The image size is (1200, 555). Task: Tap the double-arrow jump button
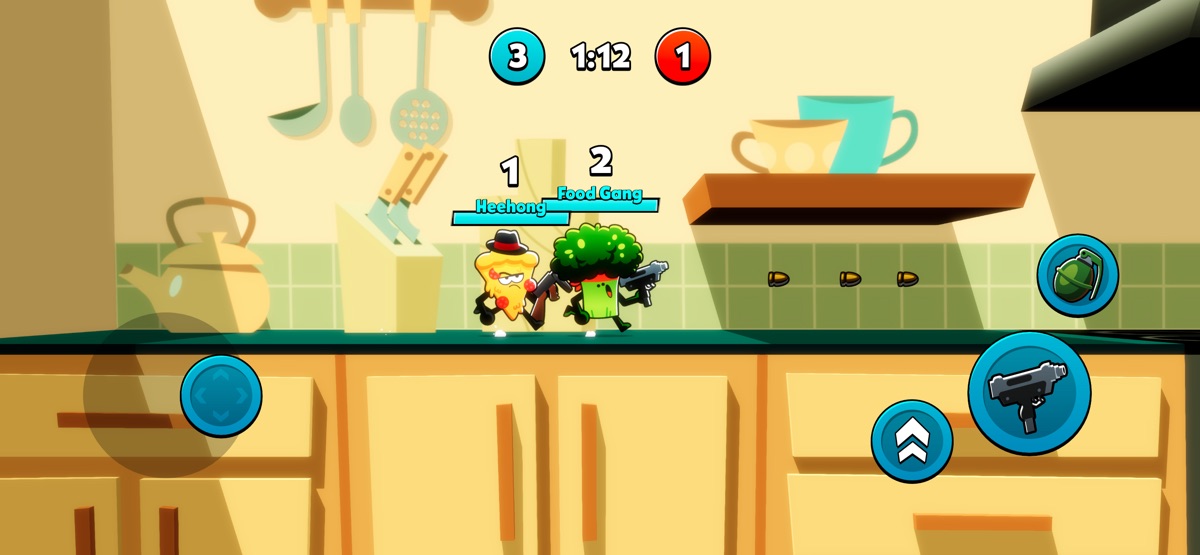click(x=911, y=441)
